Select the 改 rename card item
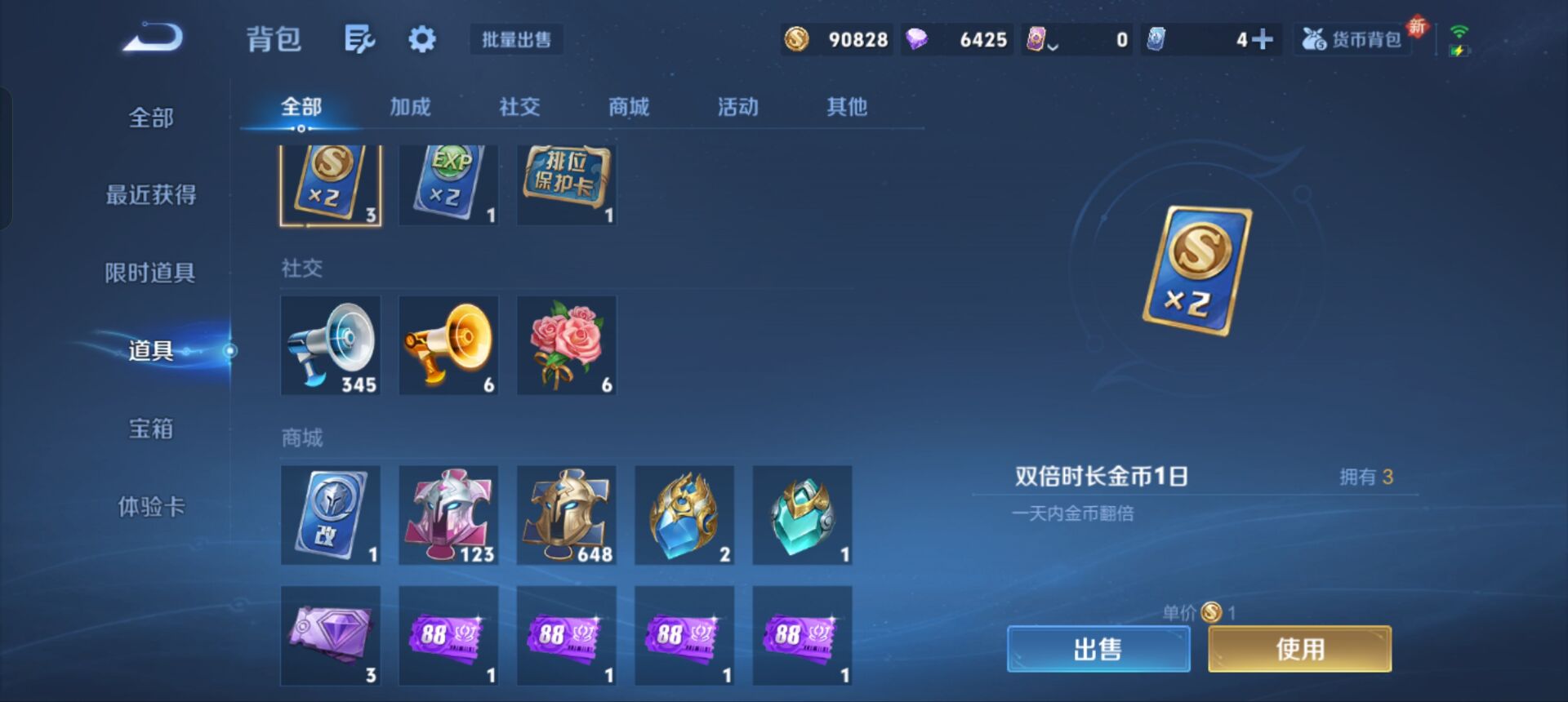Image resolution: width=1568 pixels, height=702 pixels. pos(330,515)
